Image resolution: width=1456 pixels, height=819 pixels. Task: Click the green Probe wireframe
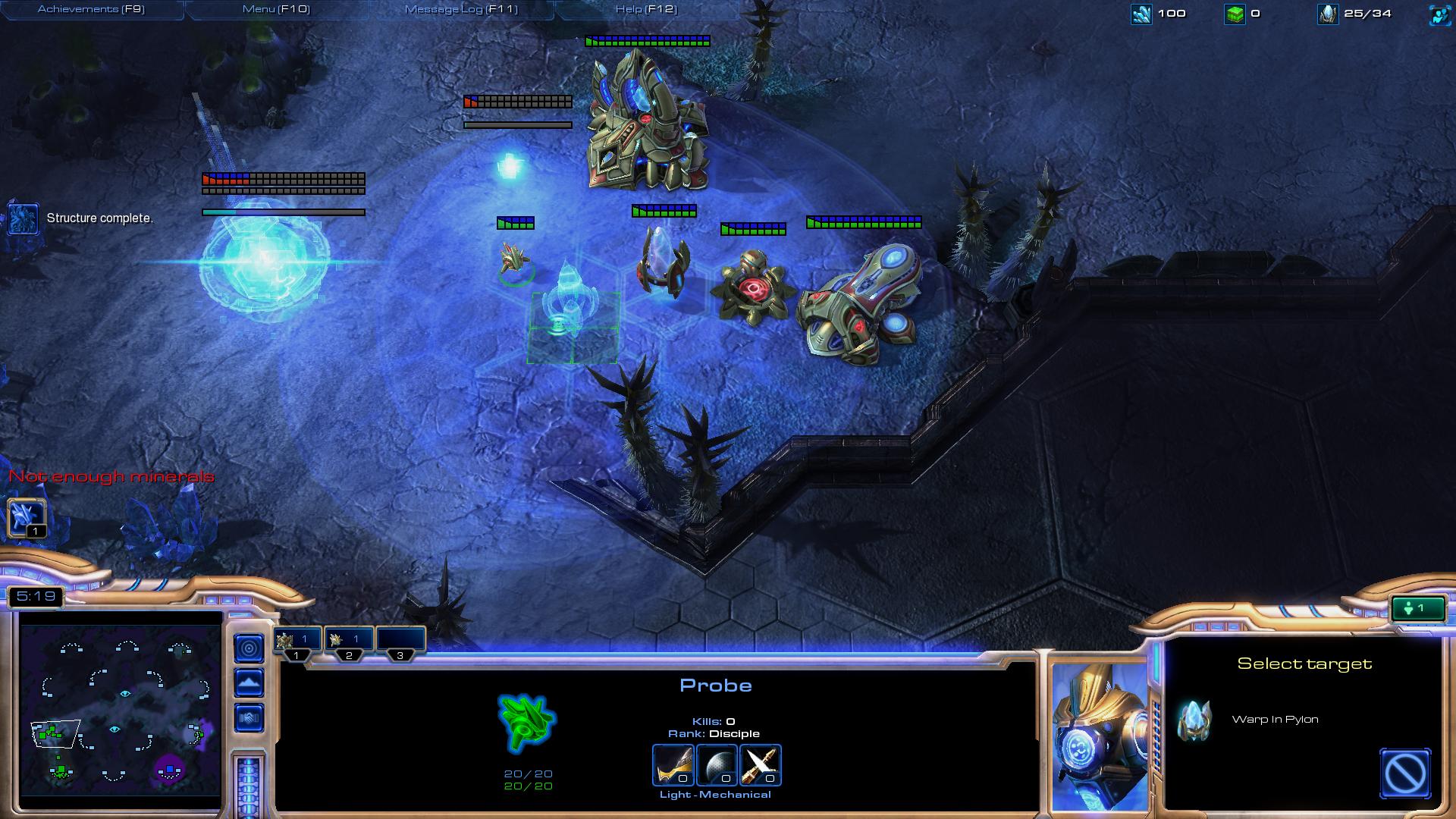click(x=526, y=723)
